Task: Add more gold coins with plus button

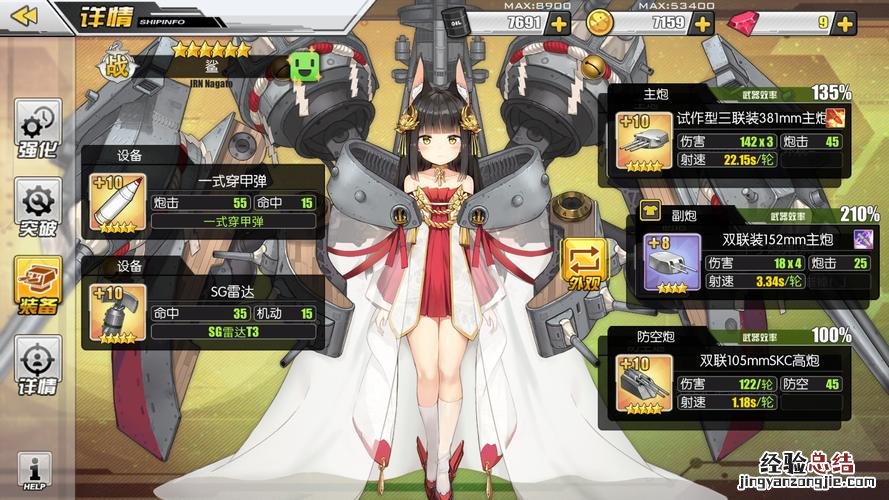Action: (x=702, y=23)
